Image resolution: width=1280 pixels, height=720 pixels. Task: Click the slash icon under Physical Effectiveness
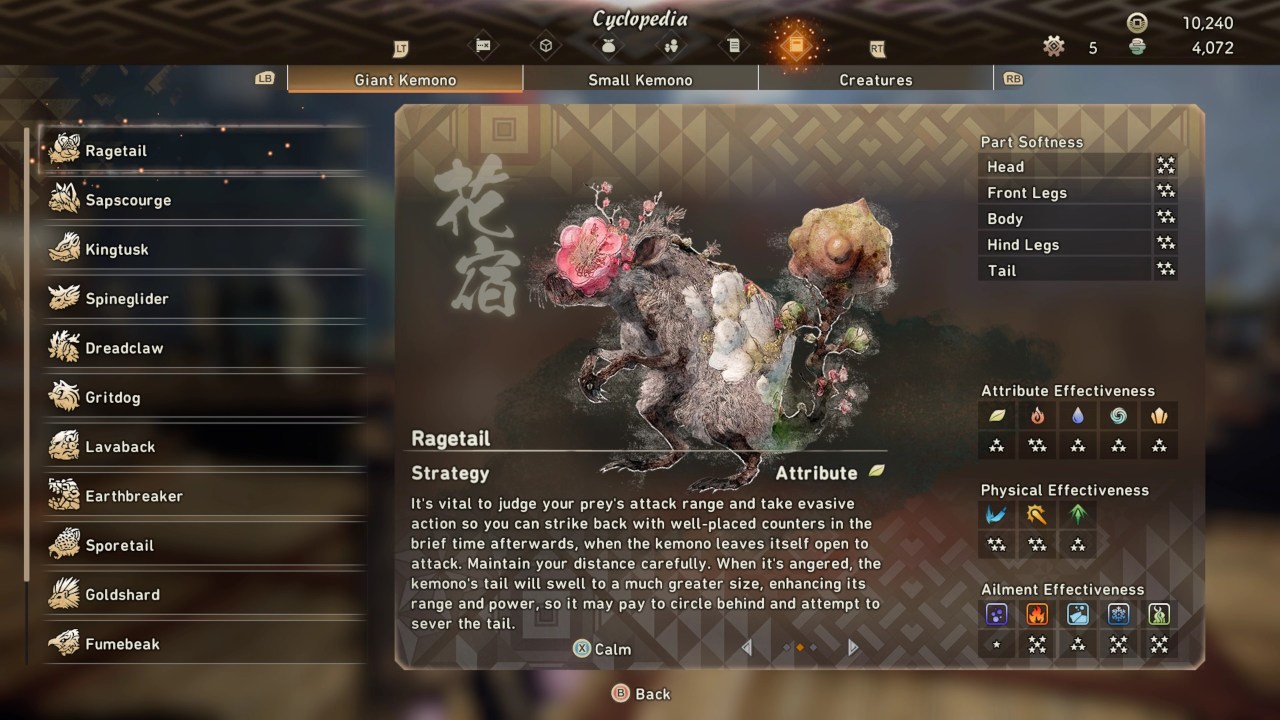coord(997,515)
